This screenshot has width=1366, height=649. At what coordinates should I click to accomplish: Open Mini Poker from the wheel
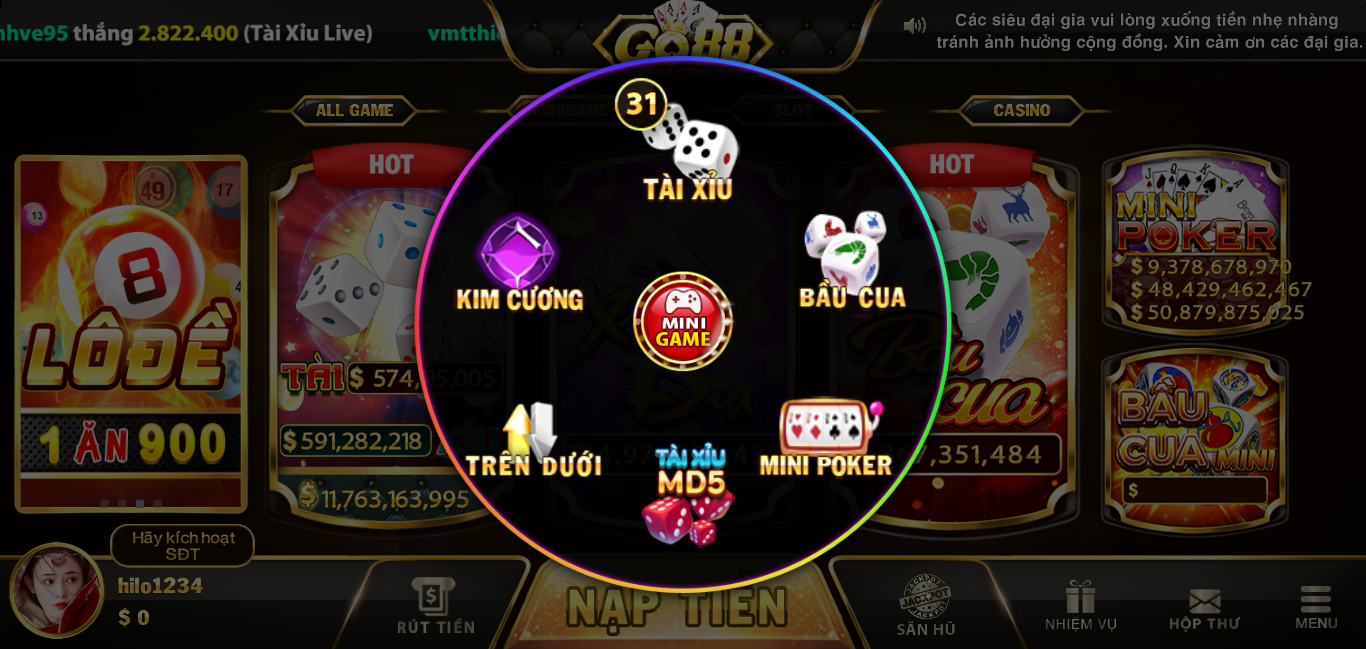[827, 437]
